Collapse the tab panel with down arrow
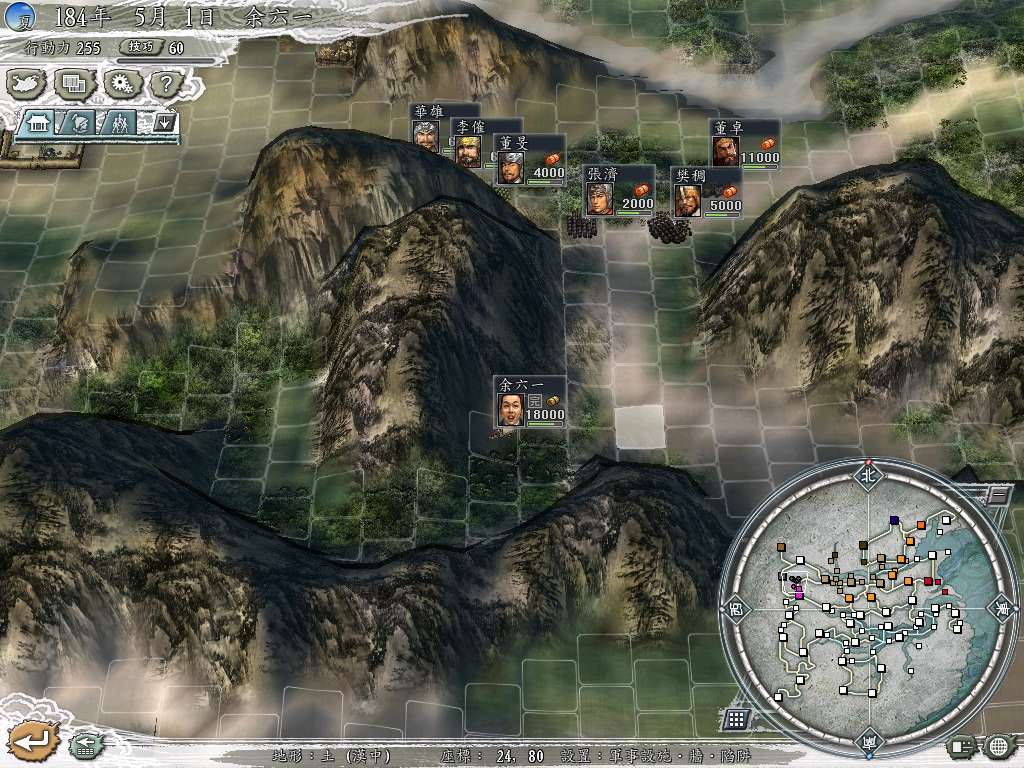The height and width of the screenshot is (768, 1024). click(x=164, y=123)
